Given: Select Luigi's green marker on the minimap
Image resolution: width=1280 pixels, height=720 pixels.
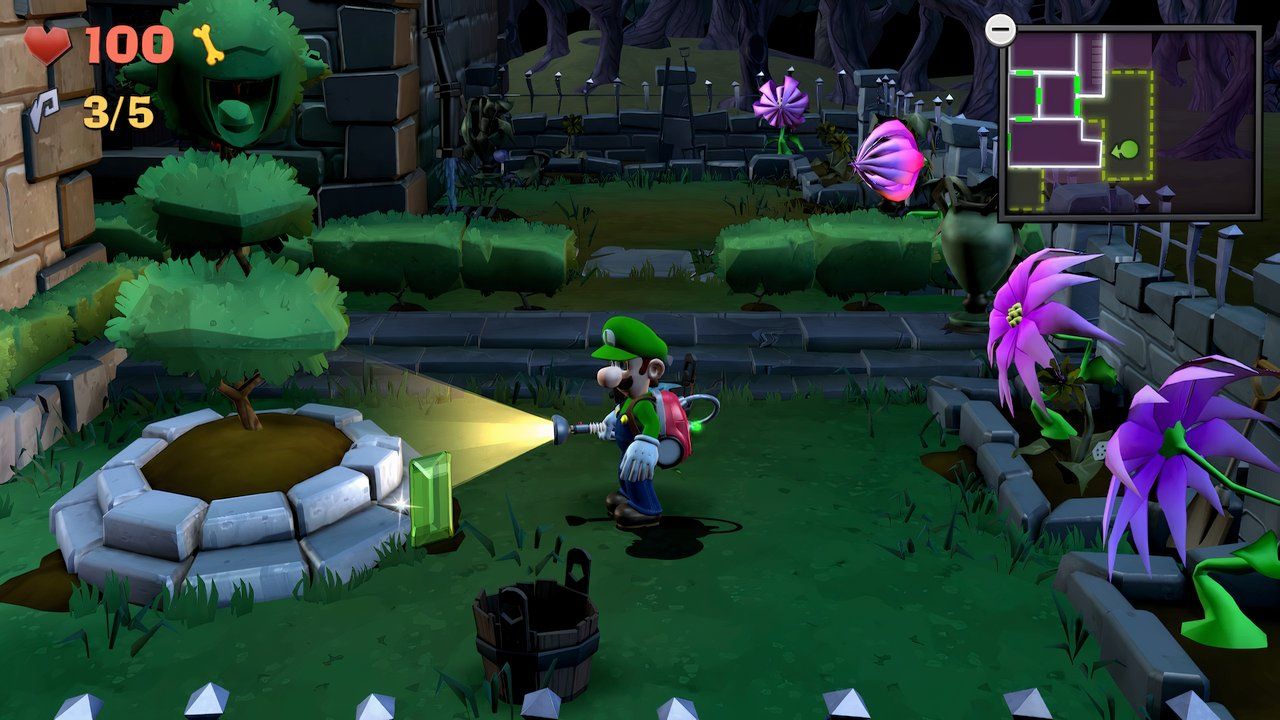Looking at the screenshot, I should 1127,151.
